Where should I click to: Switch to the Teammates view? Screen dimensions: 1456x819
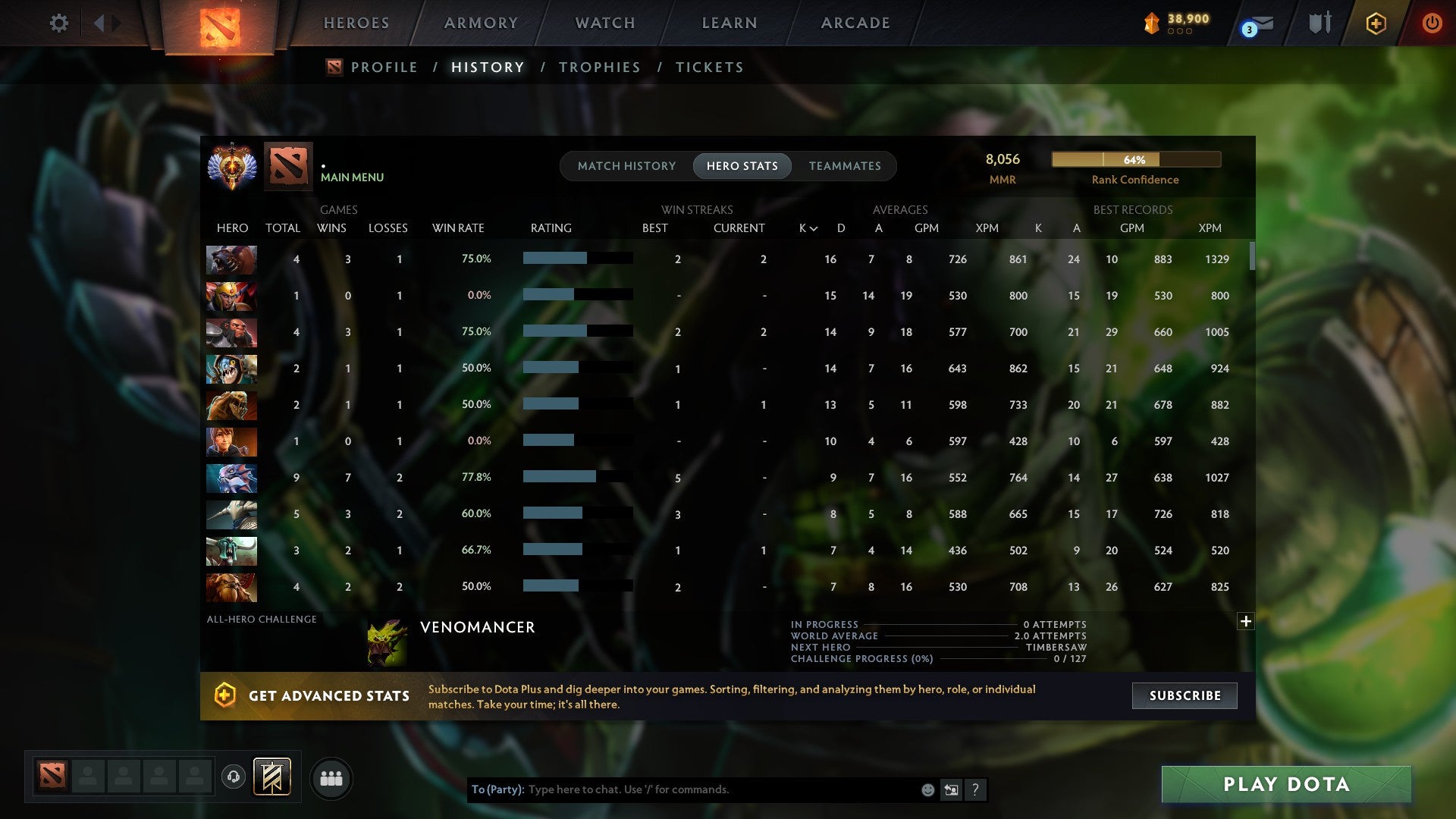pyautogui.click(x=845, y=165)
